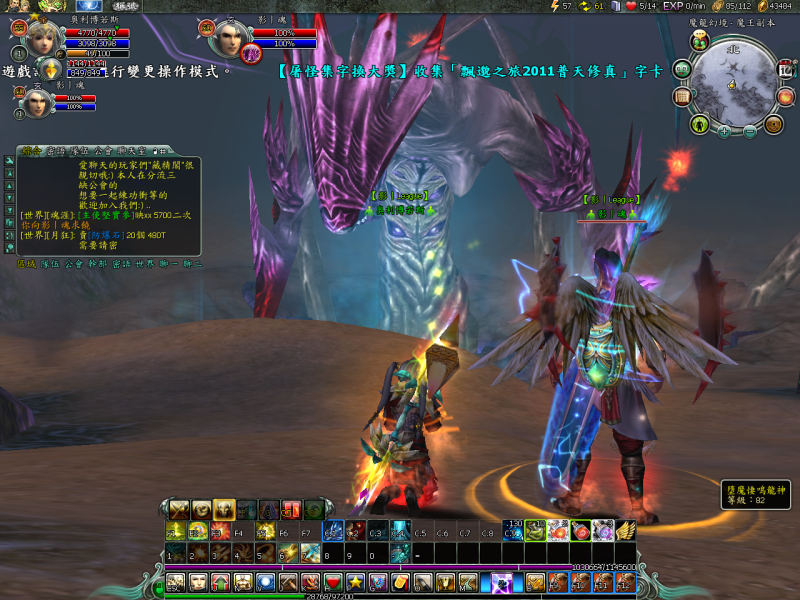The height and width of the screenshot is (600, 800).
Task: Click the minimap zoom-in plus button
Action: tap(724, 131)
